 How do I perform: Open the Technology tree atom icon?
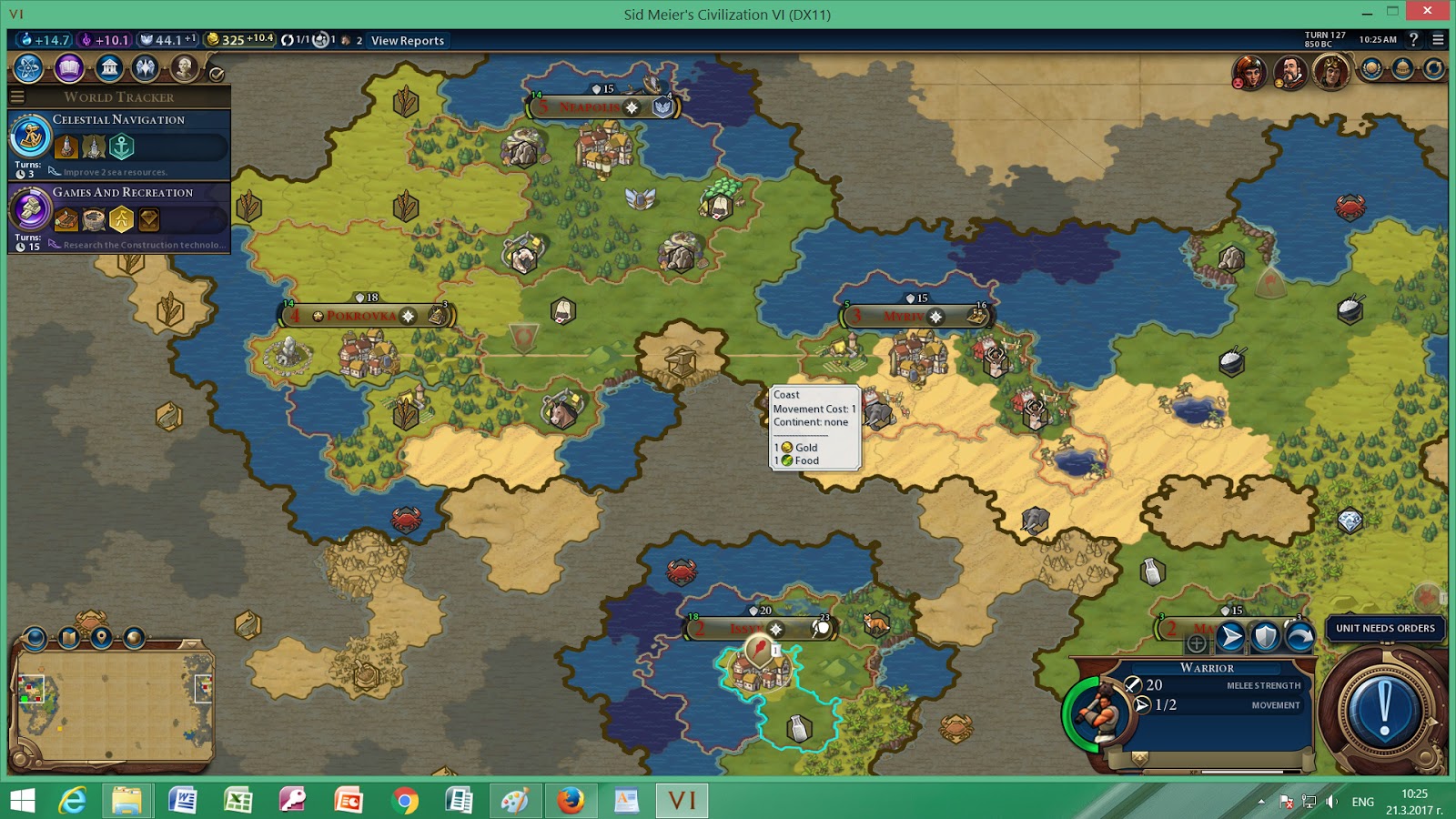(28, 68)
